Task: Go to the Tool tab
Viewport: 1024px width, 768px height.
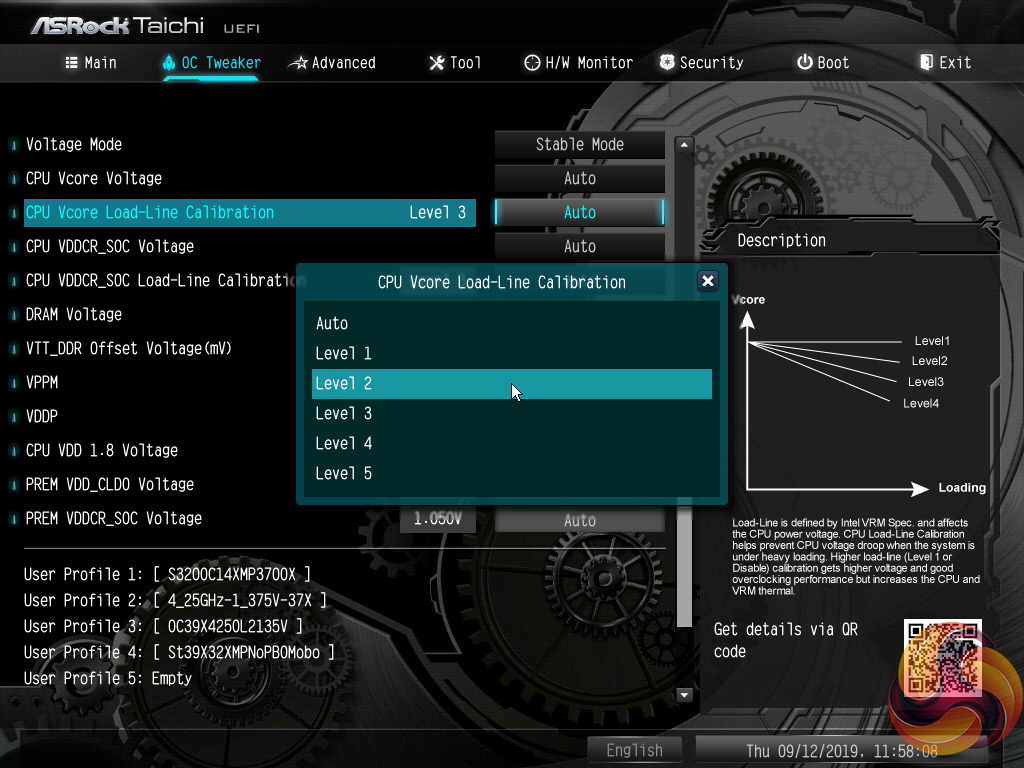Action: 455,63
